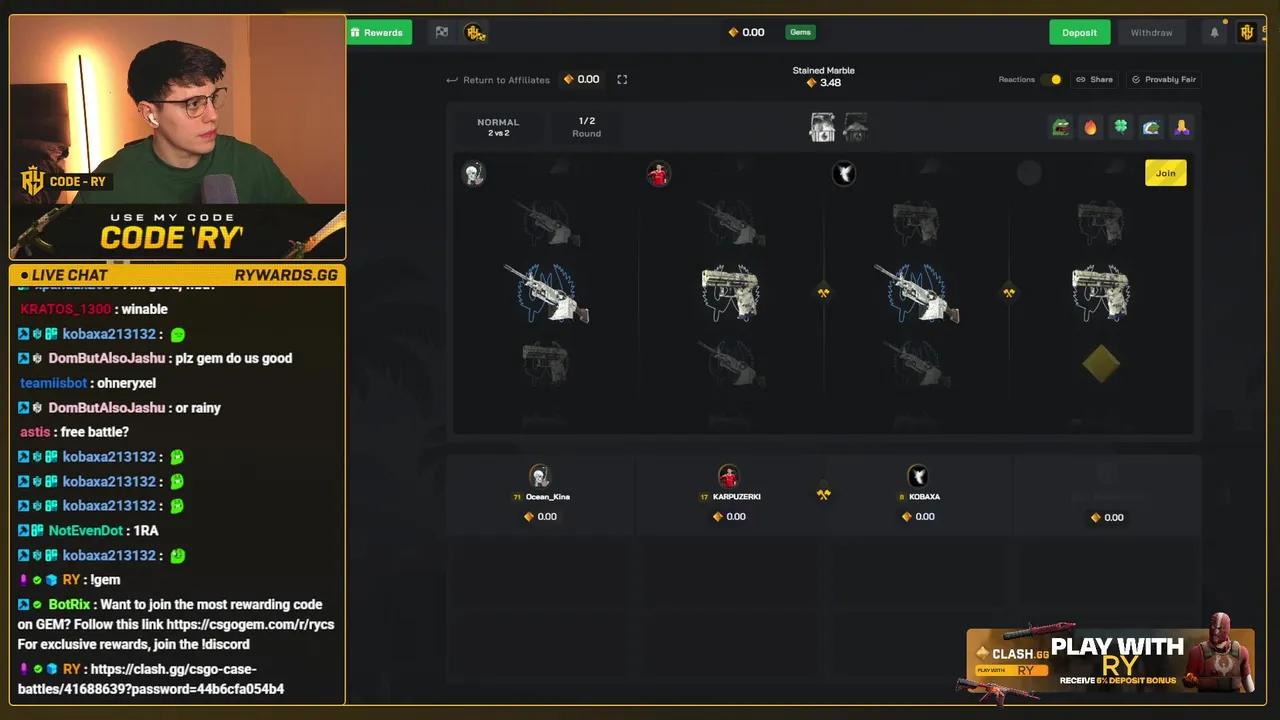Open the Share options
This screenshot has width=1280, height=720.
[x=1094, y=79]
